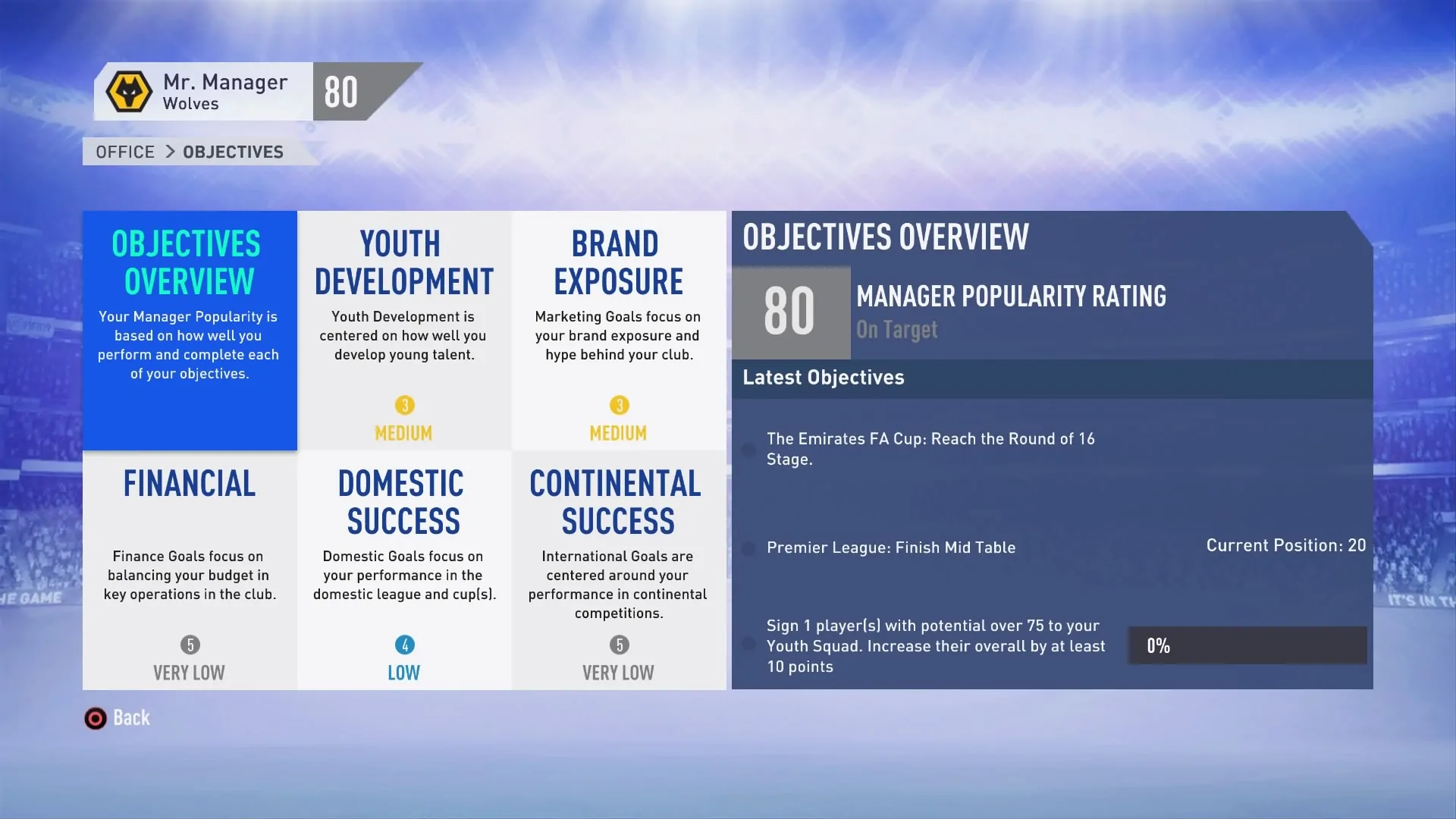Click the Current Position: 20 text

coord(1285,545)
